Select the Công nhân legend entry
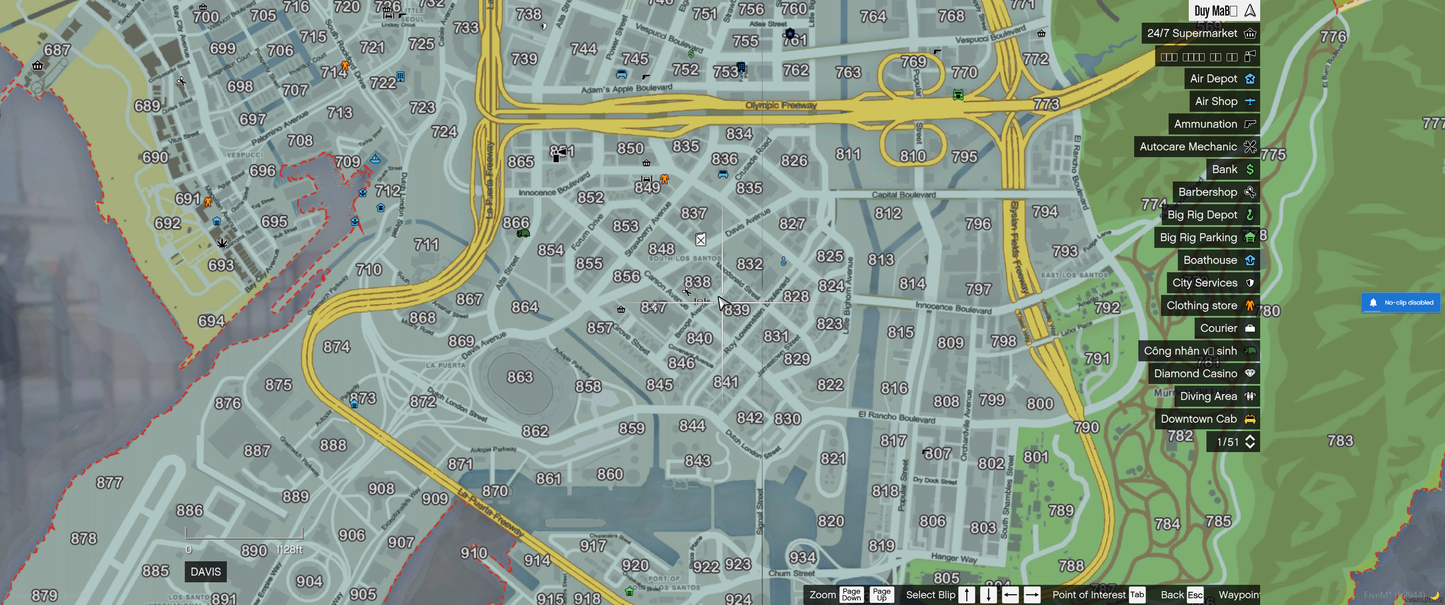This screenshot has height=605, width=1445. (1199, 351)
